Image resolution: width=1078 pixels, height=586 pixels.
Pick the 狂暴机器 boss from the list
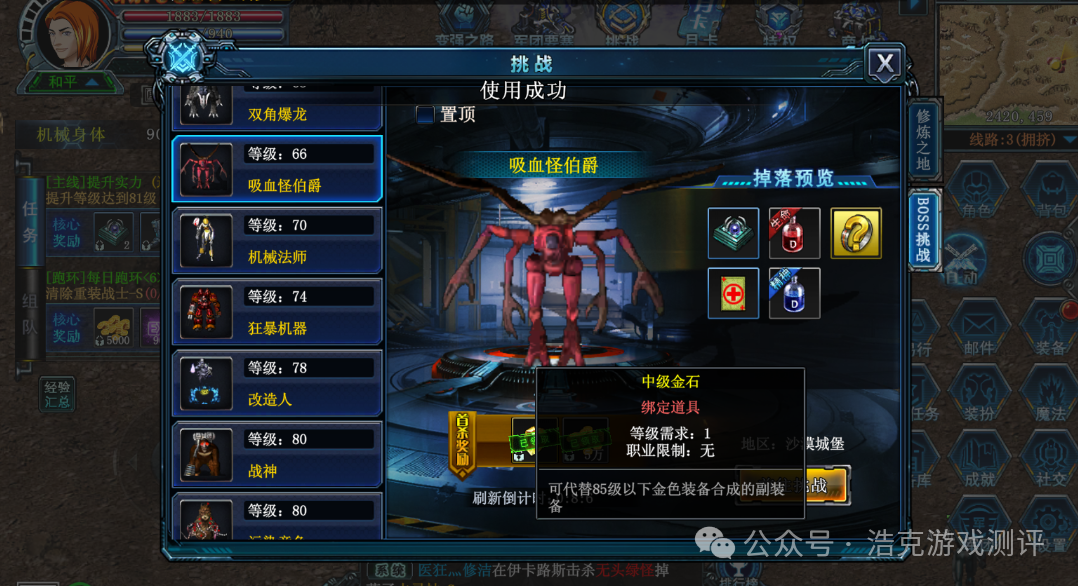[277, 312]
